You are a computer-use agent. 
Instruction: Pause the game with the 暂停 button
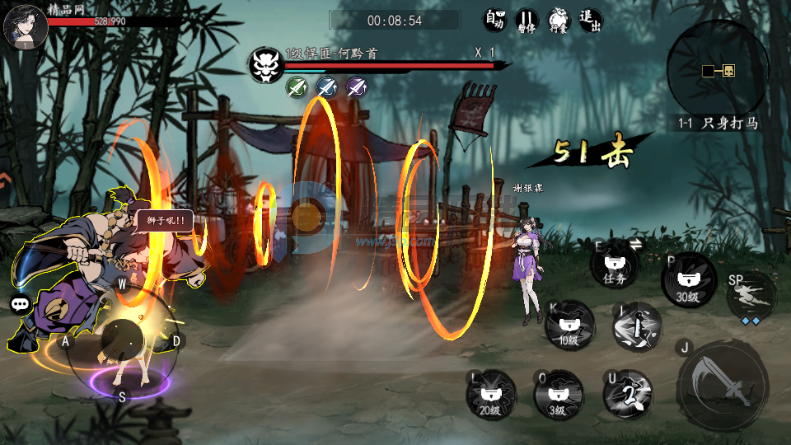click(x=526, y=20)
